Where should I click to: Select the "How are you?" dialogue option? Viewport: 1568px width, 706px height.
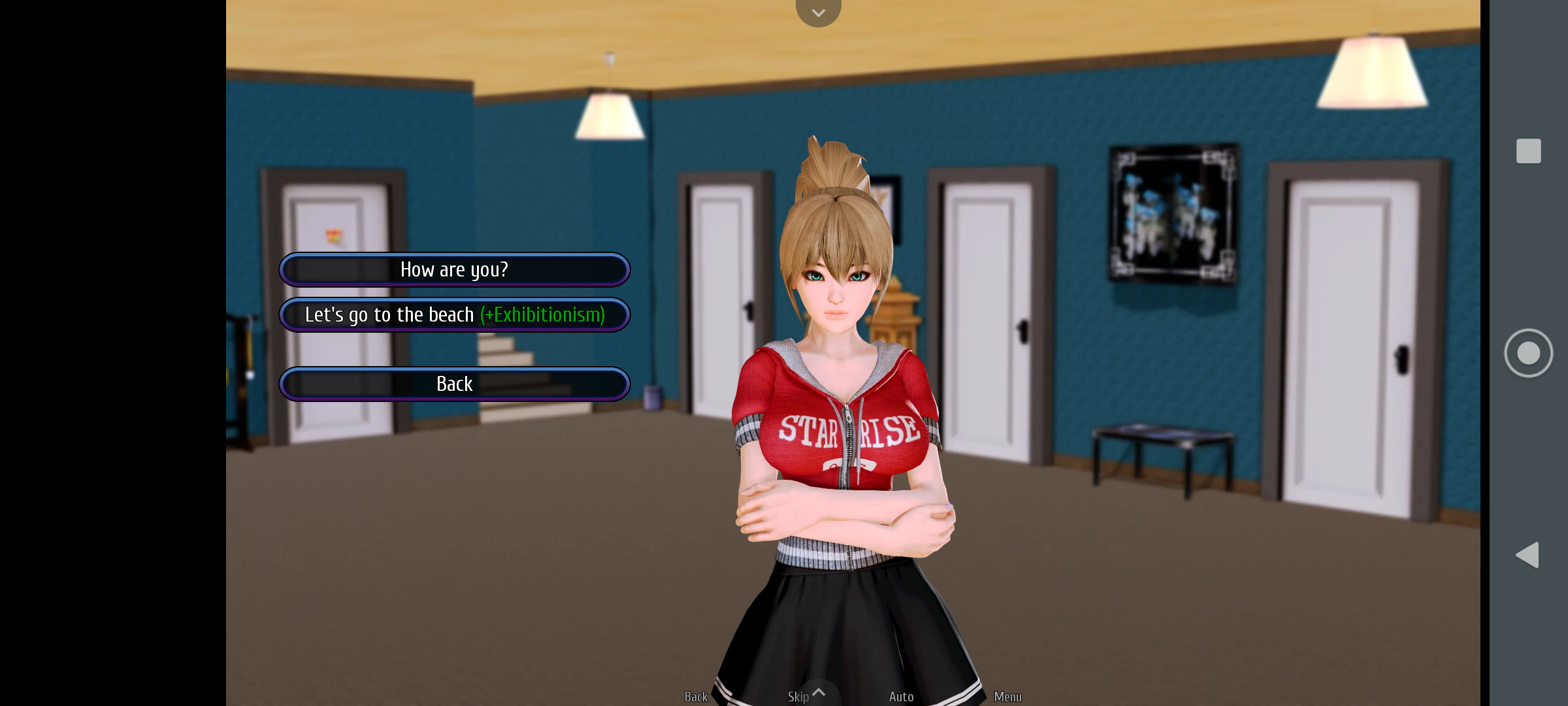454,269
